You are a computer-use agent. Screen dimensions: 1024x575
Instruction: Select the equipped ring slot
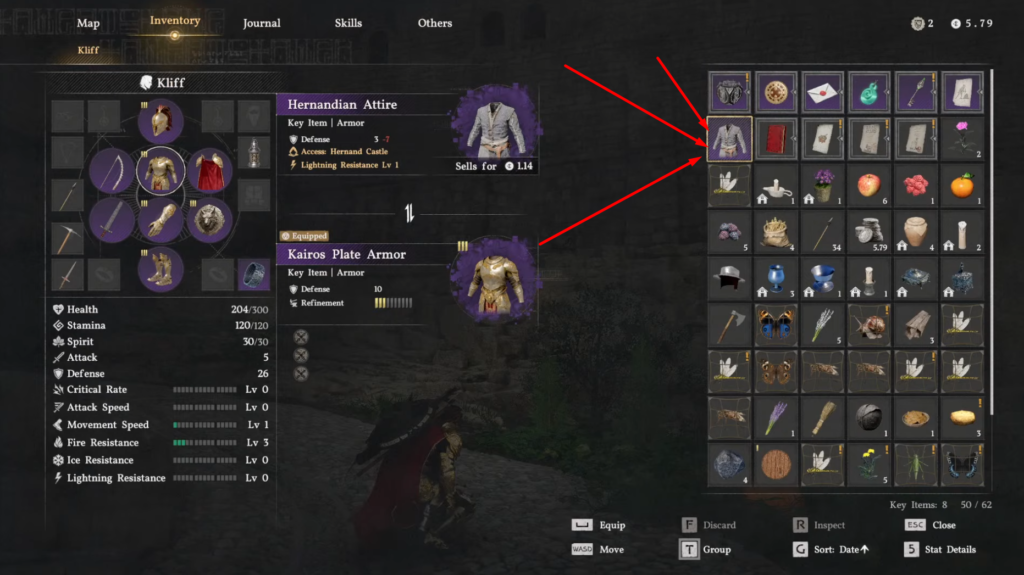254,273
